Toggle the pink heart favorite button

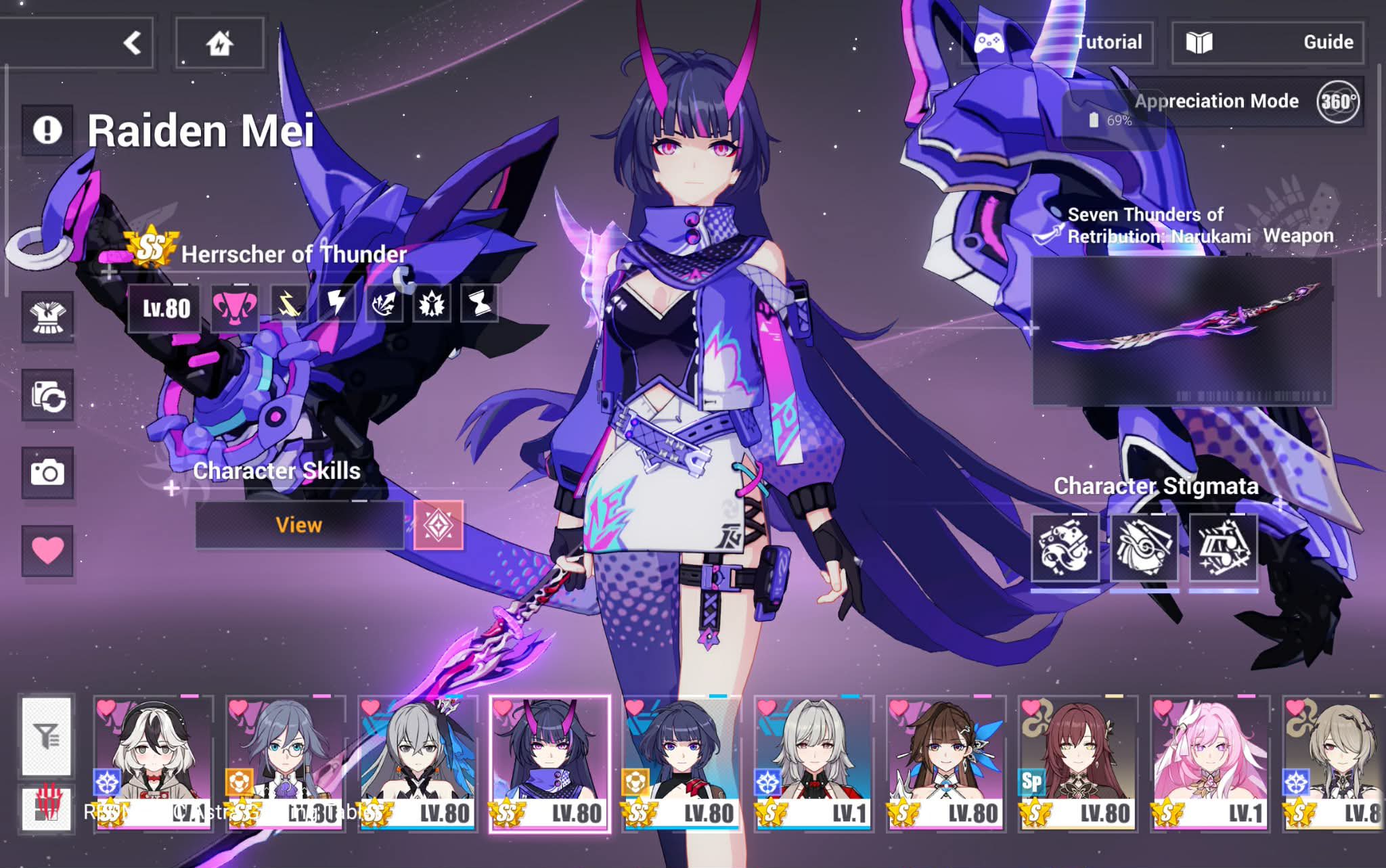click(47, 551)
